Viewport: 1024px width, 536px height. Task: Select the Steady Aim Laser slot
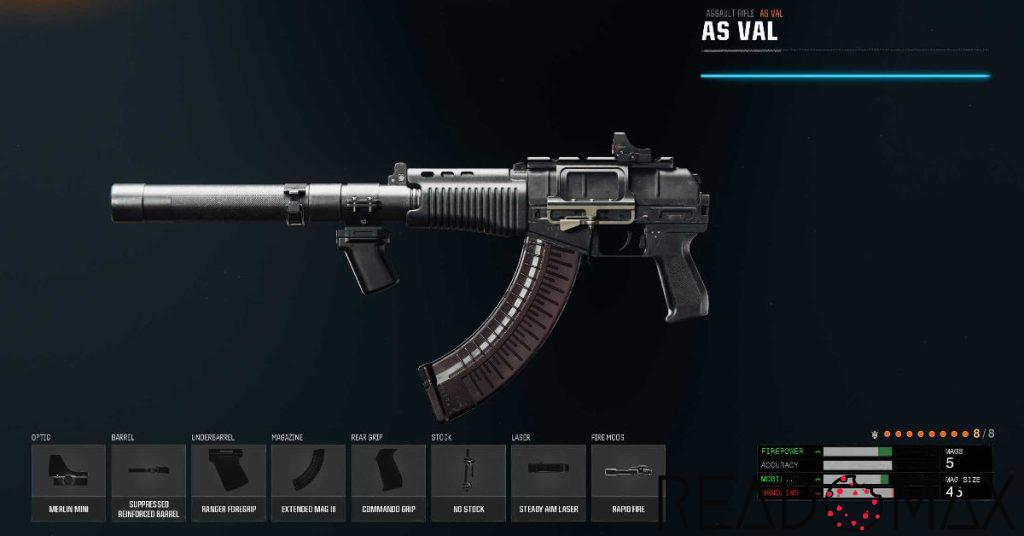point(548,482)
